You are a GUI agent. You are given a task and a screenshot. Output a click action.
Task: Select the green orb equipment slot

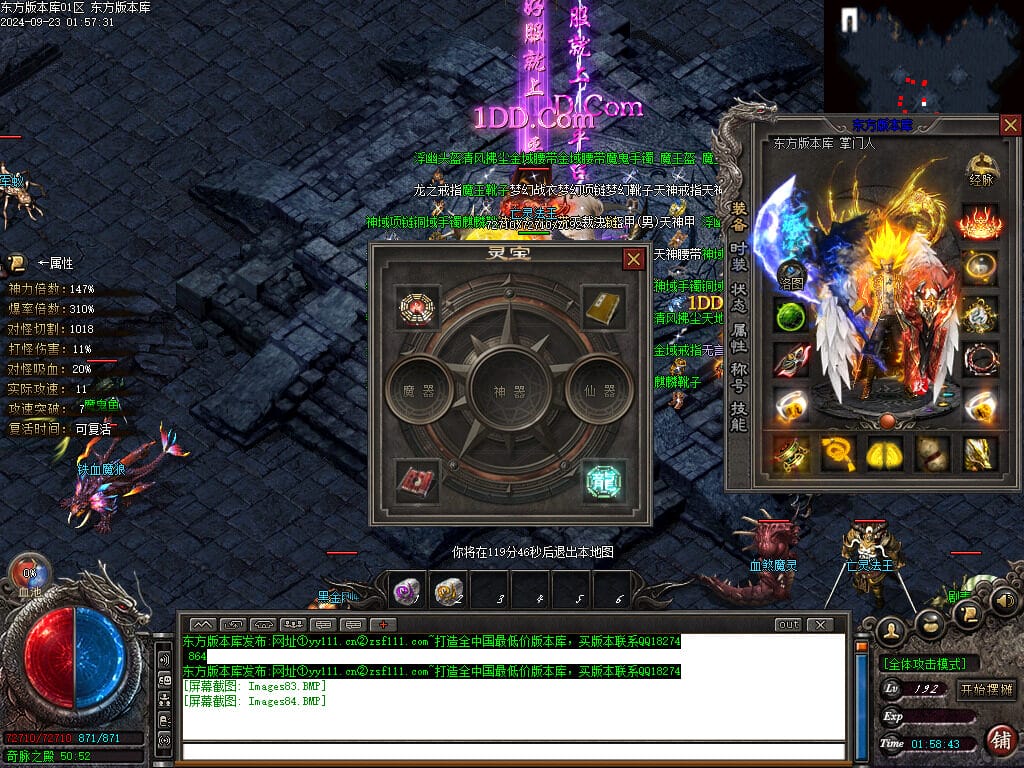coord(790,316)
